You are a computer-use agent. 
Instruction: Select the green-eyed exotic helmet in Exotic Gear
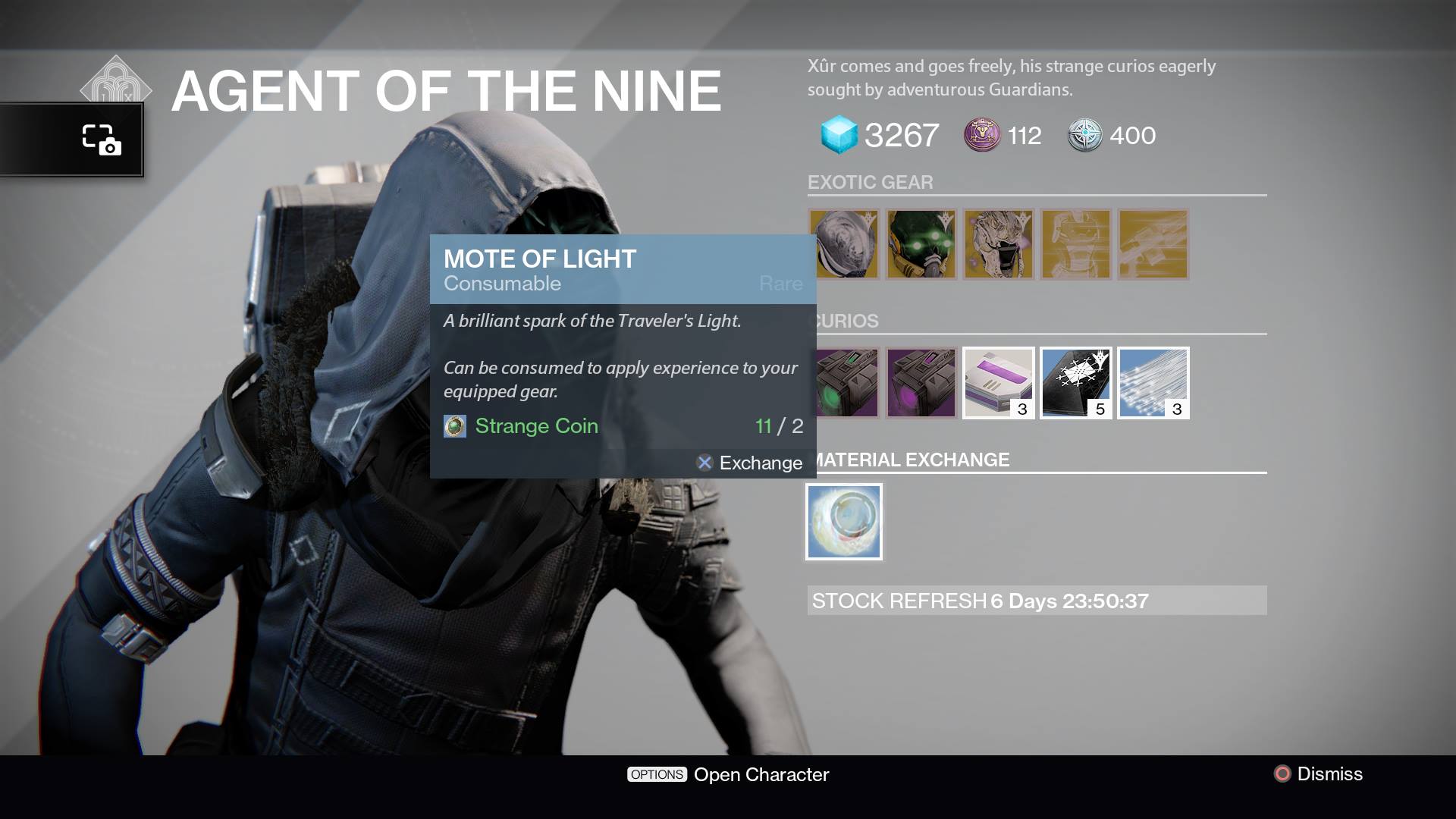[921, 244]
